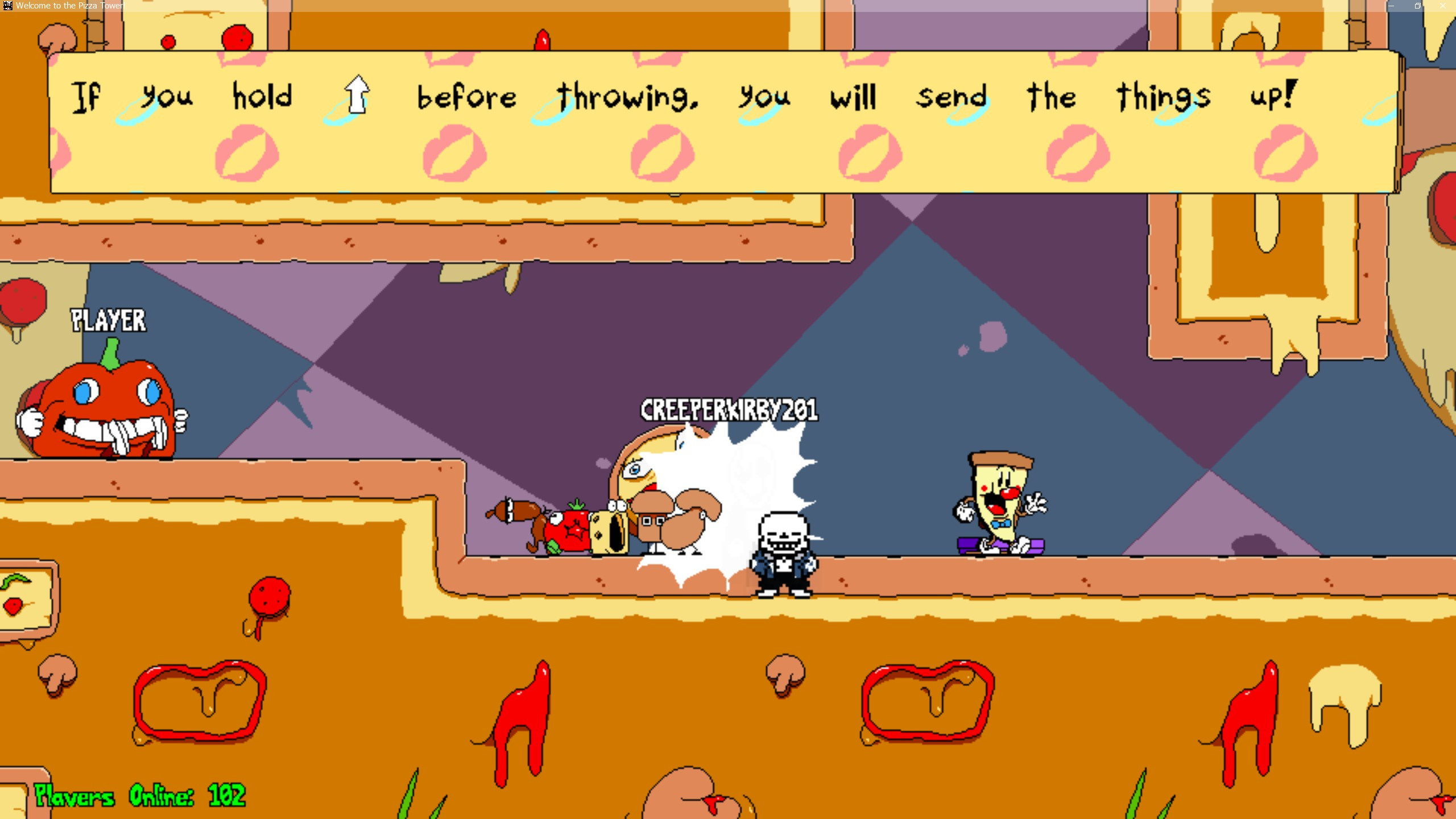Click the PLAYER nametag above the pumpkin
The width and height of the screenshot is (1456, 819).
point(108,320)
